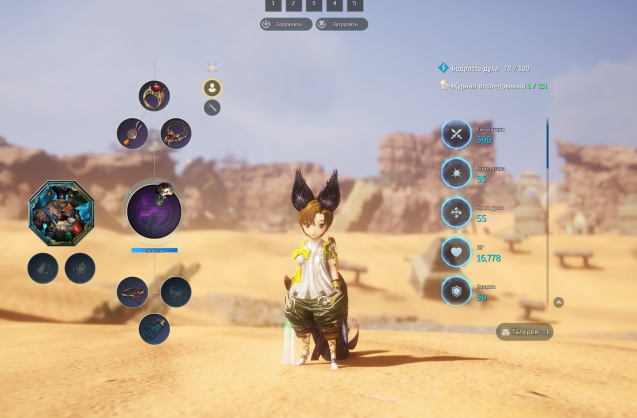The image size is (637, 418).
Task: Open the Галерея (Gallery) button
Action: [525, 332]
